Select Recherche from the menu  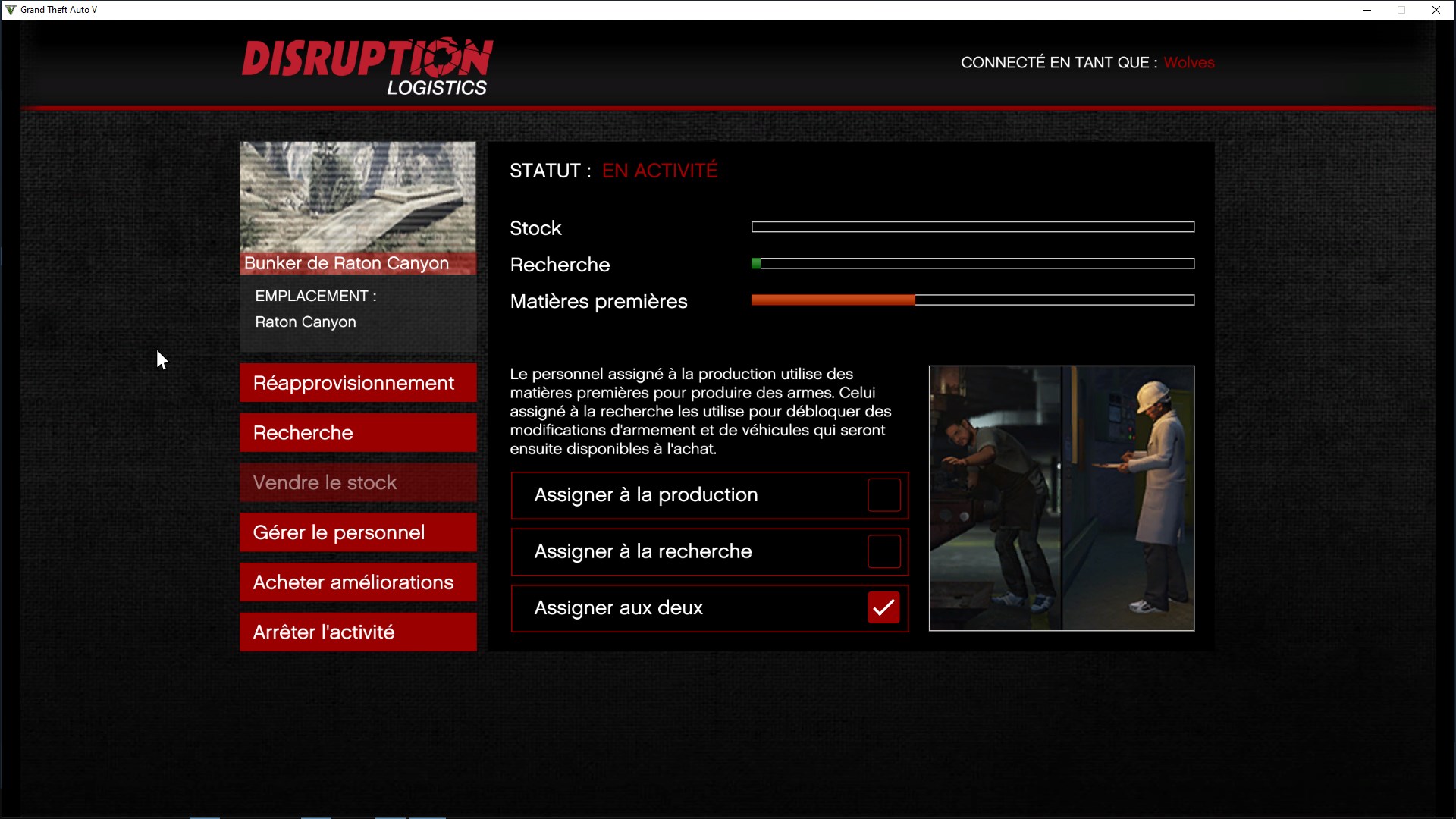pyautogui.click(x=357, y=432)
